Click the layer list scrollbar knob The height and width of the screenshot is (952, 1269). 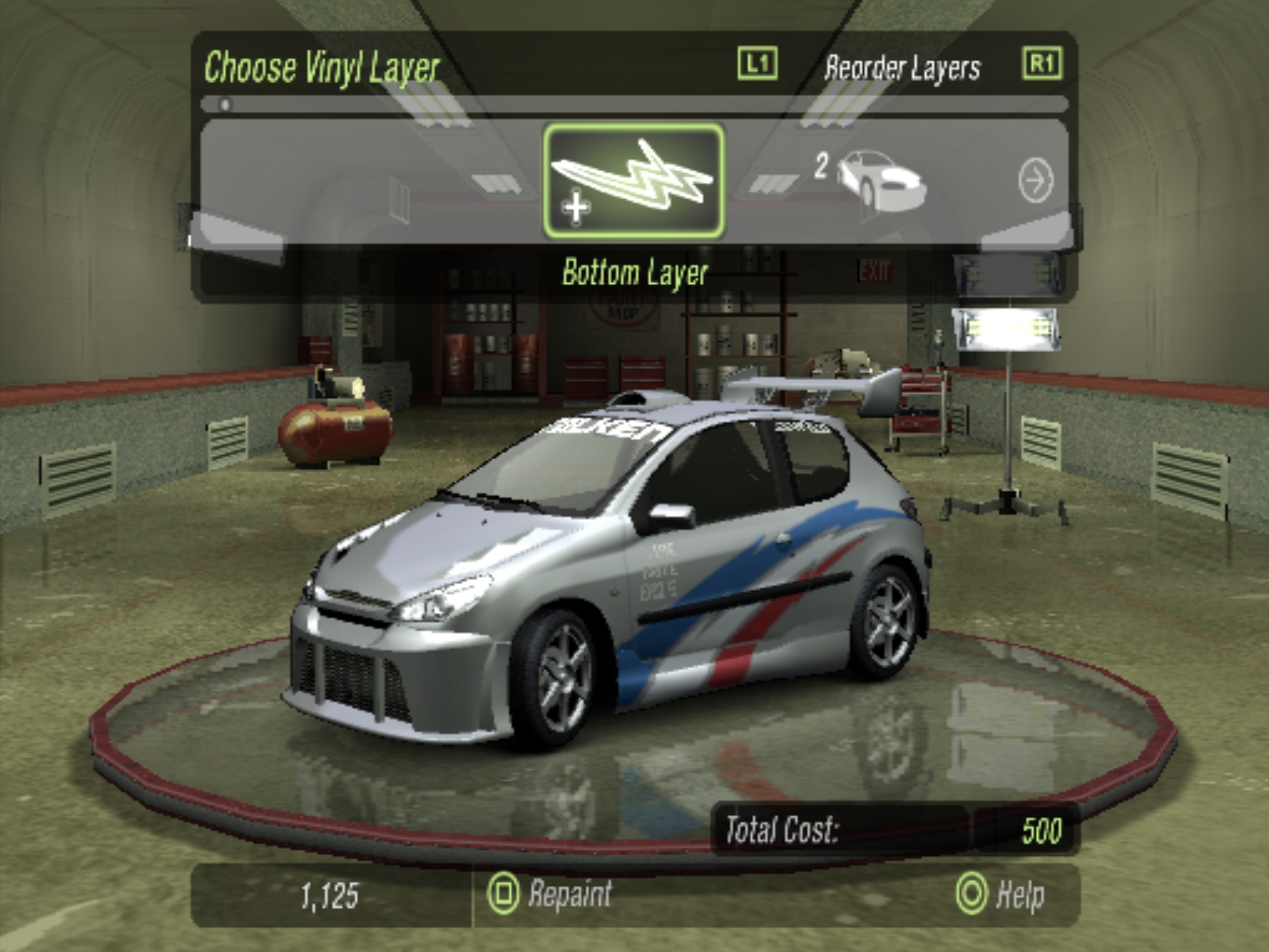click(x=225, y=105)
